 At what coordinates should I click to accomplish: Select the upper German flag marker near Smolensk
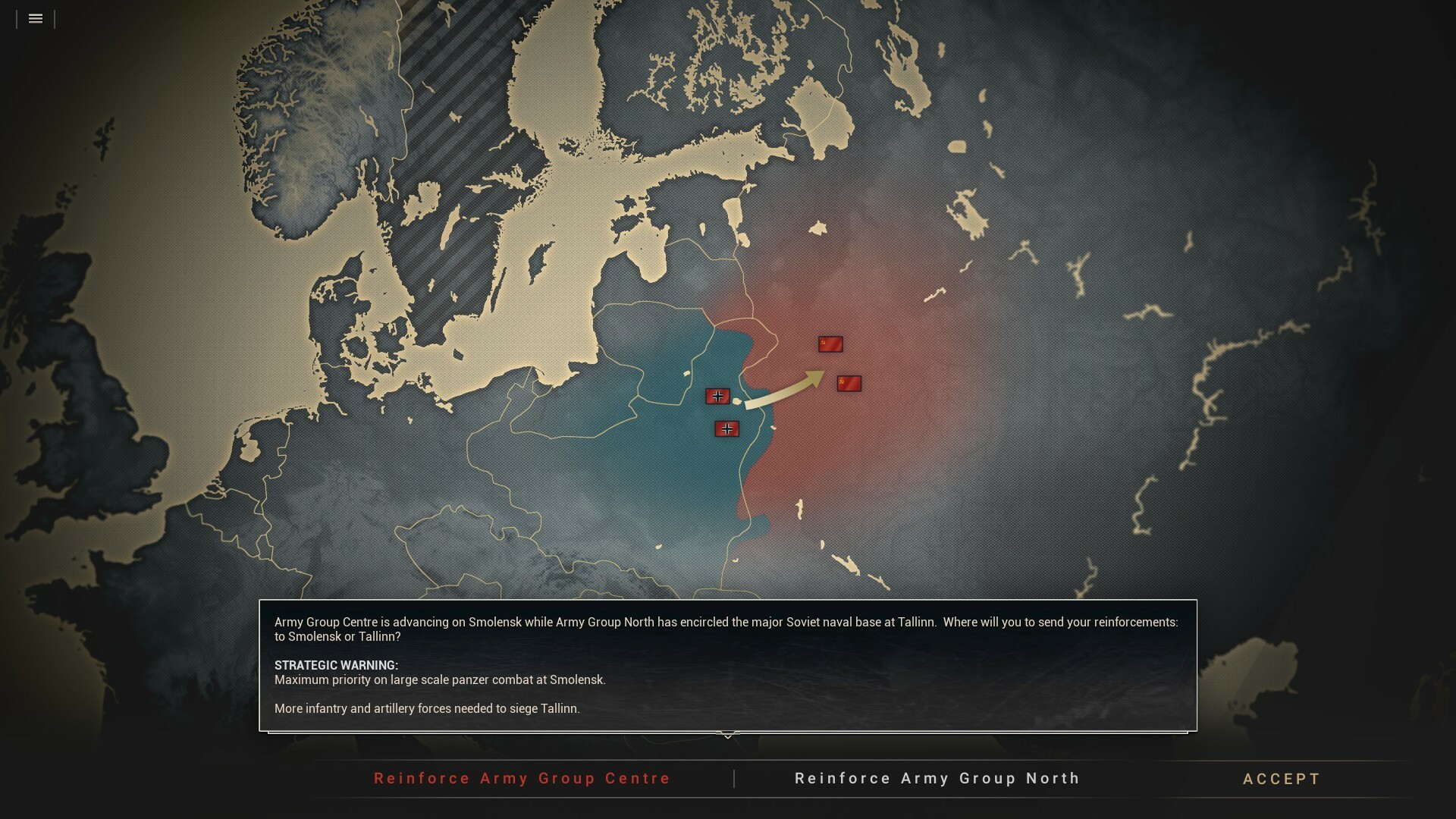(718, 396)
